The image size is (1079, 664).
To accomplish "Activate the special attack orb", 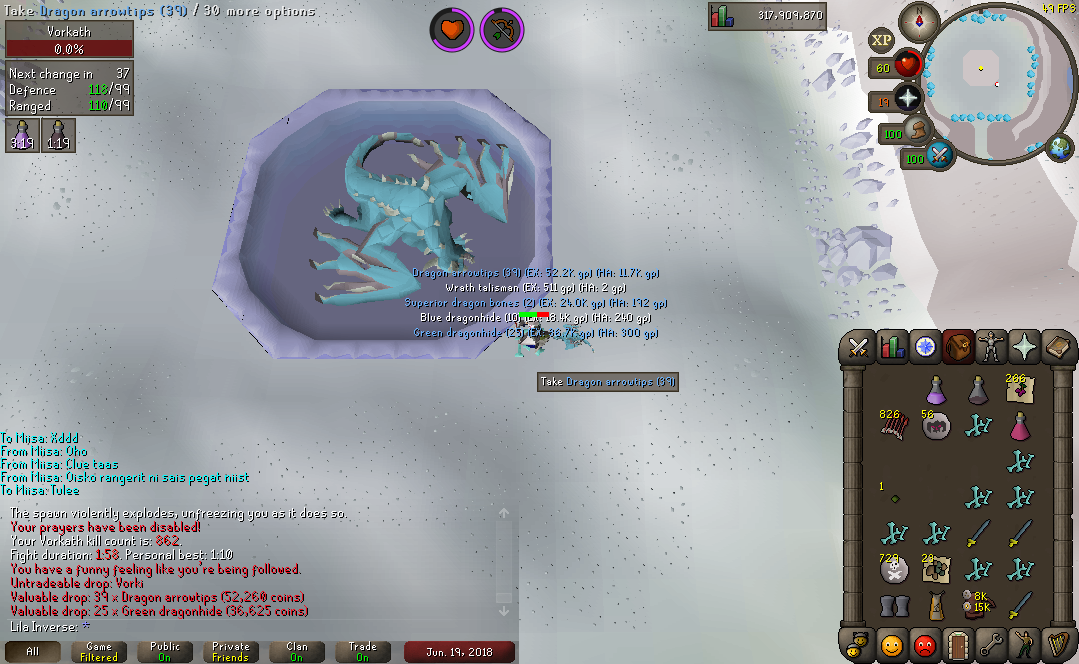I will tap(941, 156).
